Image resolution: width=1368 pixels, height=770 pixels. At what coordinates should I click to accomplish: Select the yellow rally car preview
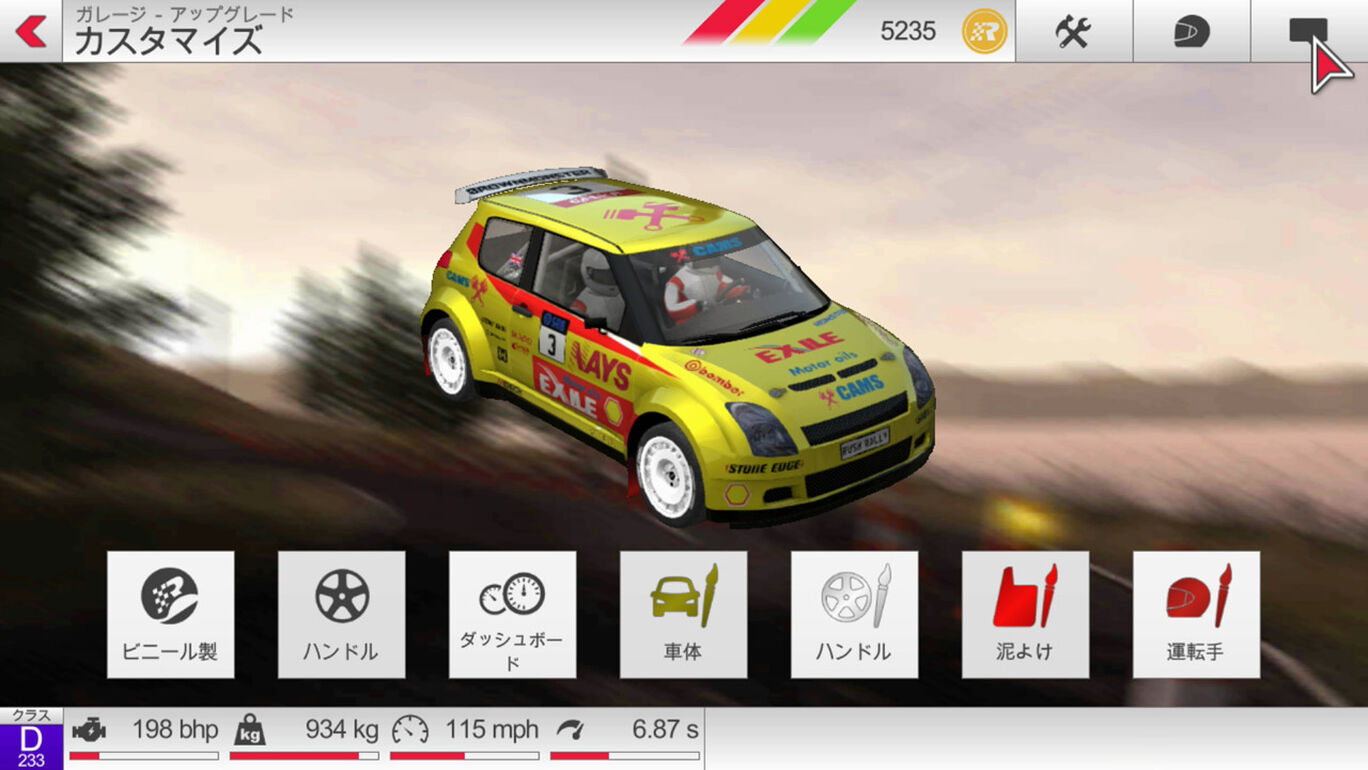tap(680, 340)
